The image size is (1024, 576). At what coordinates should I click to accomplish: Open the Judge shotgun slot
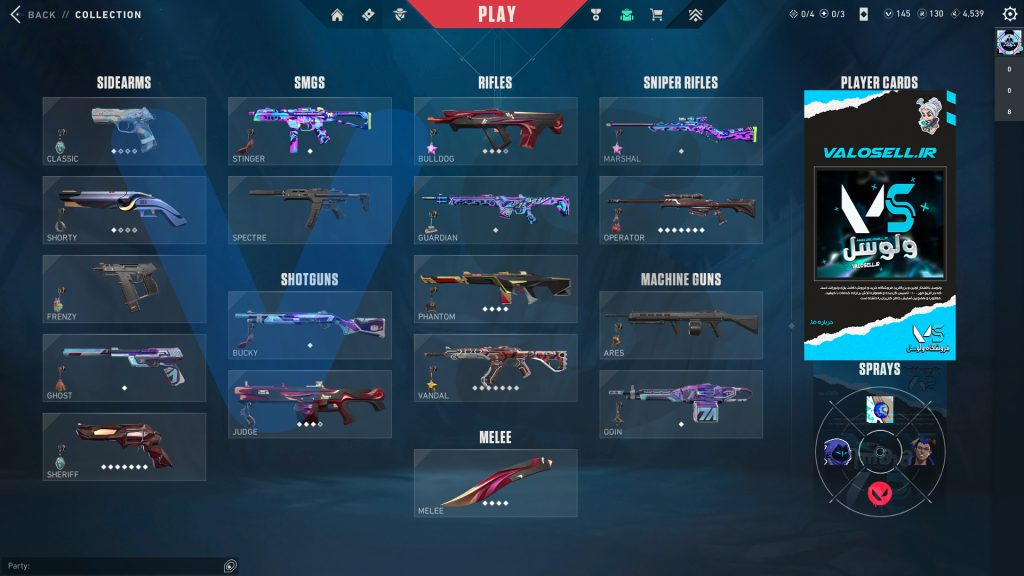[310, 404]
